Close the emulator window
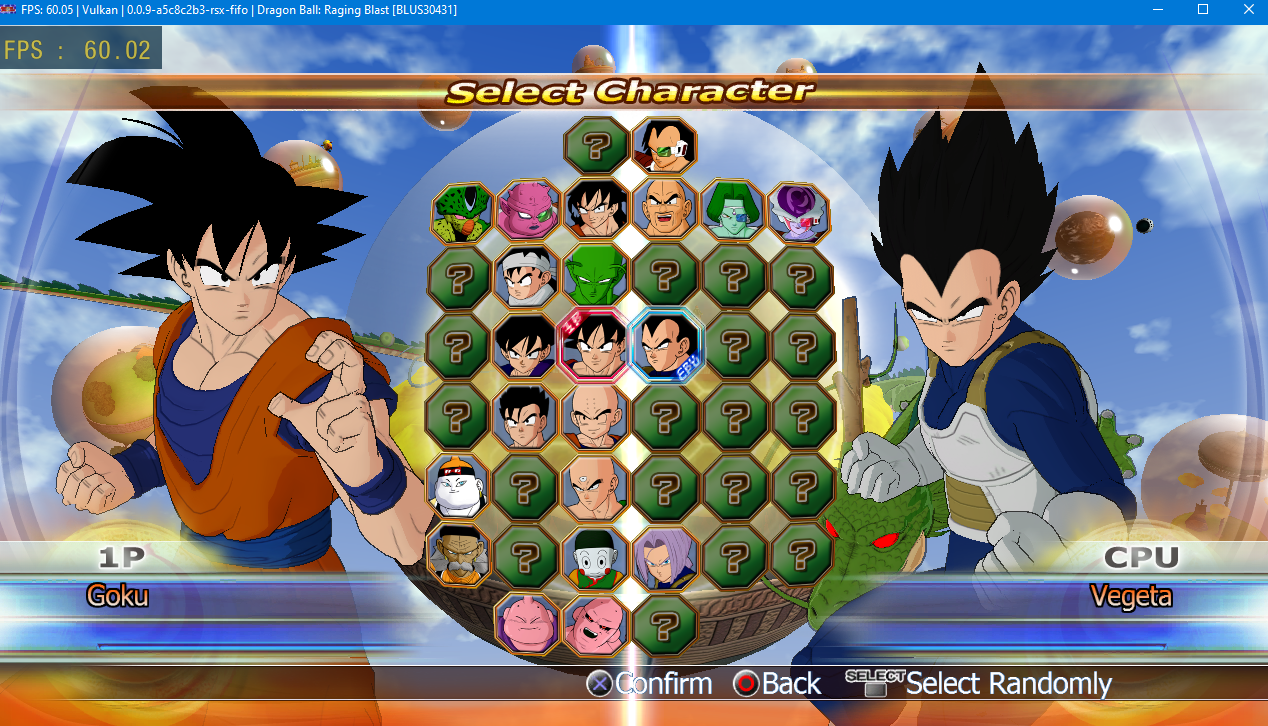Image resolution: width=1268 pixels, height=726 pixels. [1244, 9]
